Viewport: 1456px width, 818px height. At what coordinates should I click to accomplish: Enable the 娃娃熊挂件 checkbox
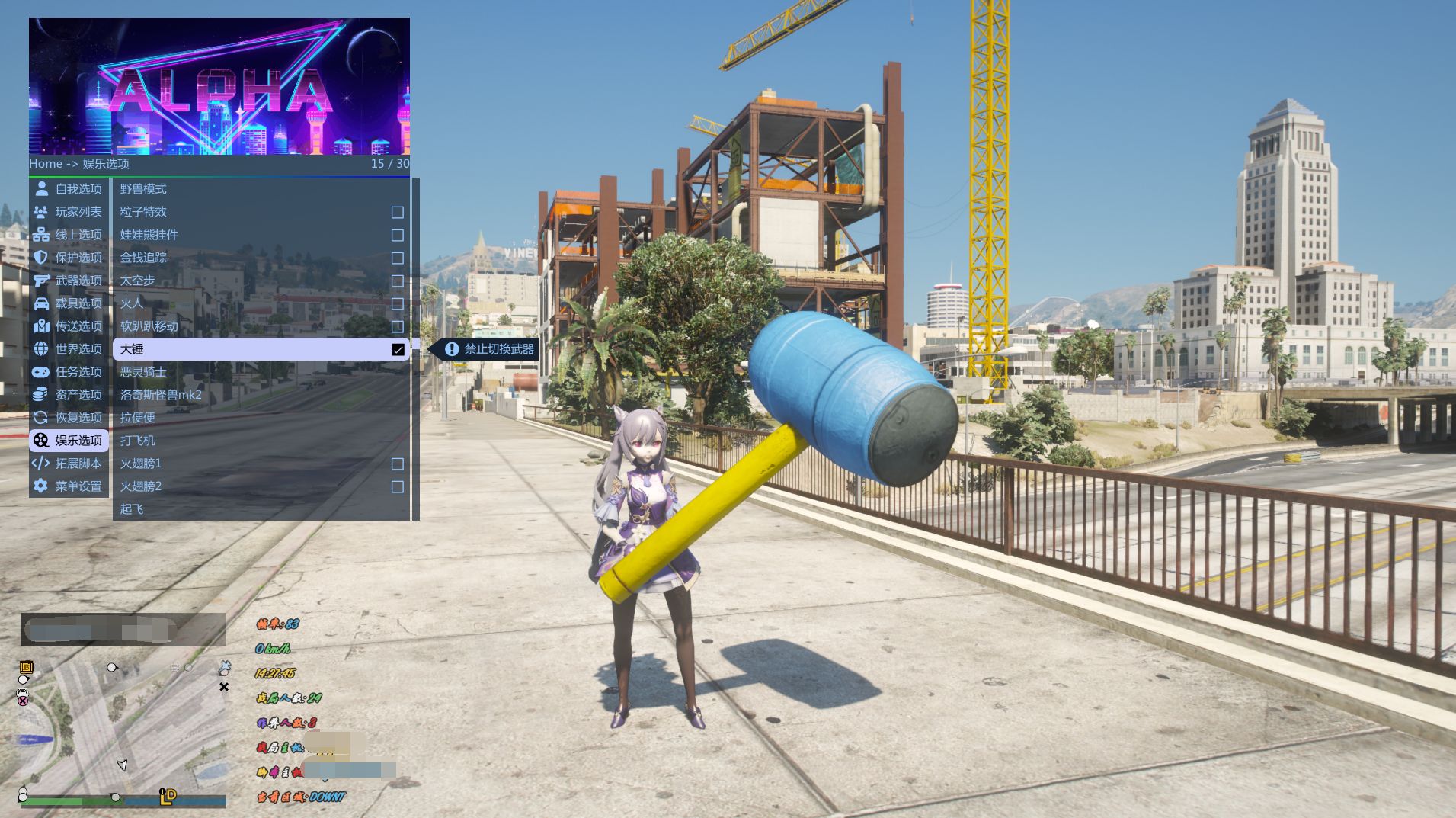pos(397,235)
